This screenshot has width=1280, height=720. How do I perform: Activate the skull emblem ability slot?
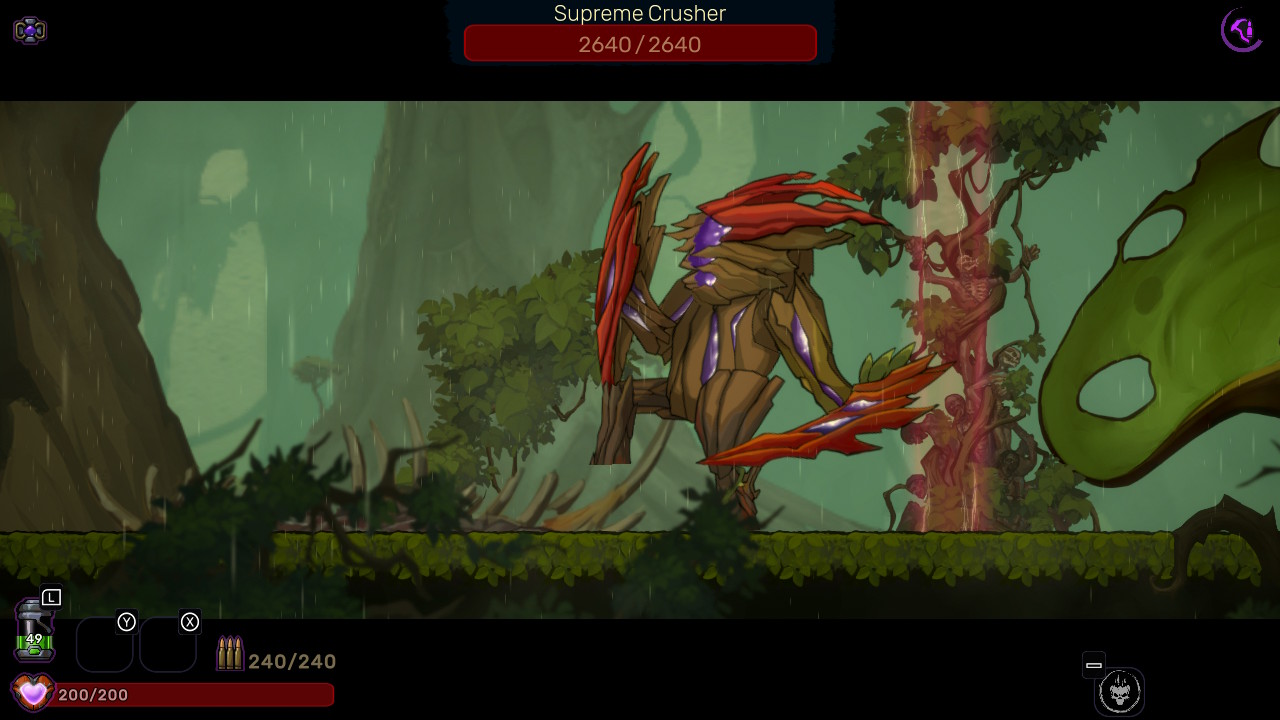click(x=1119, y=691)
